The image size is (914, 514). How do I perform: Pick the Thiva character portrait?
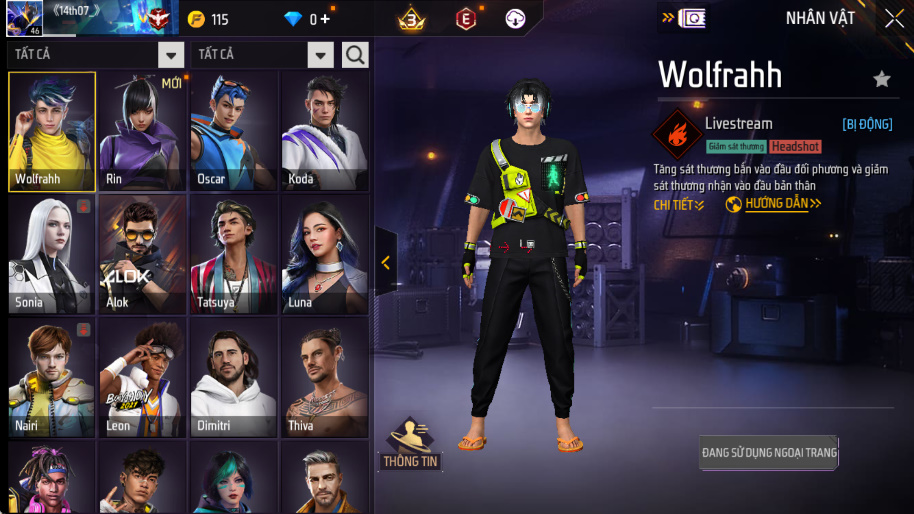(325, 377)
